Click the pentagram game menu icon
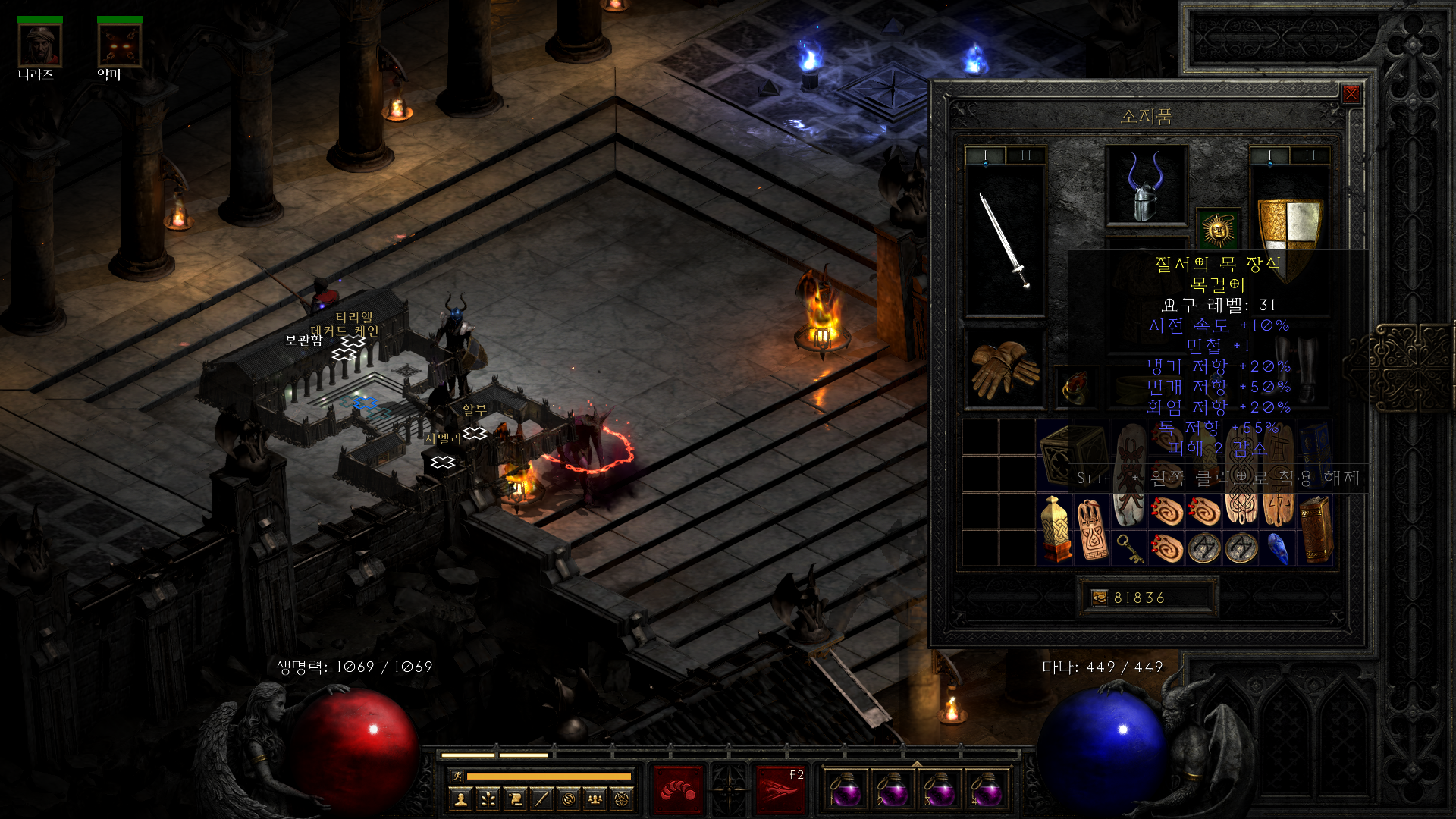 click(622, 799)
